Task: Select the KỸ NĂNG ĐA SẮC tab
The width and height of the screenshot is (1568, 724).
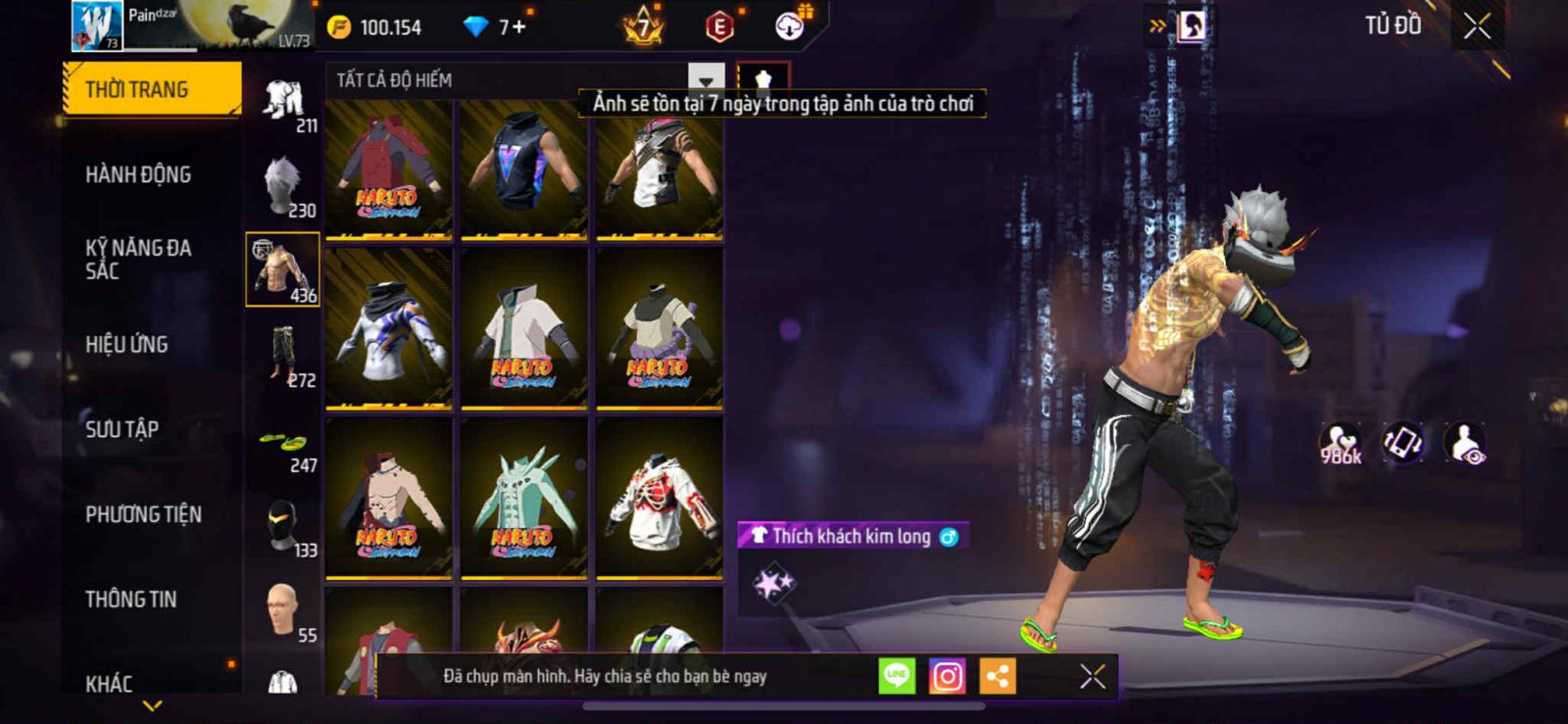Action: point(138,259)
